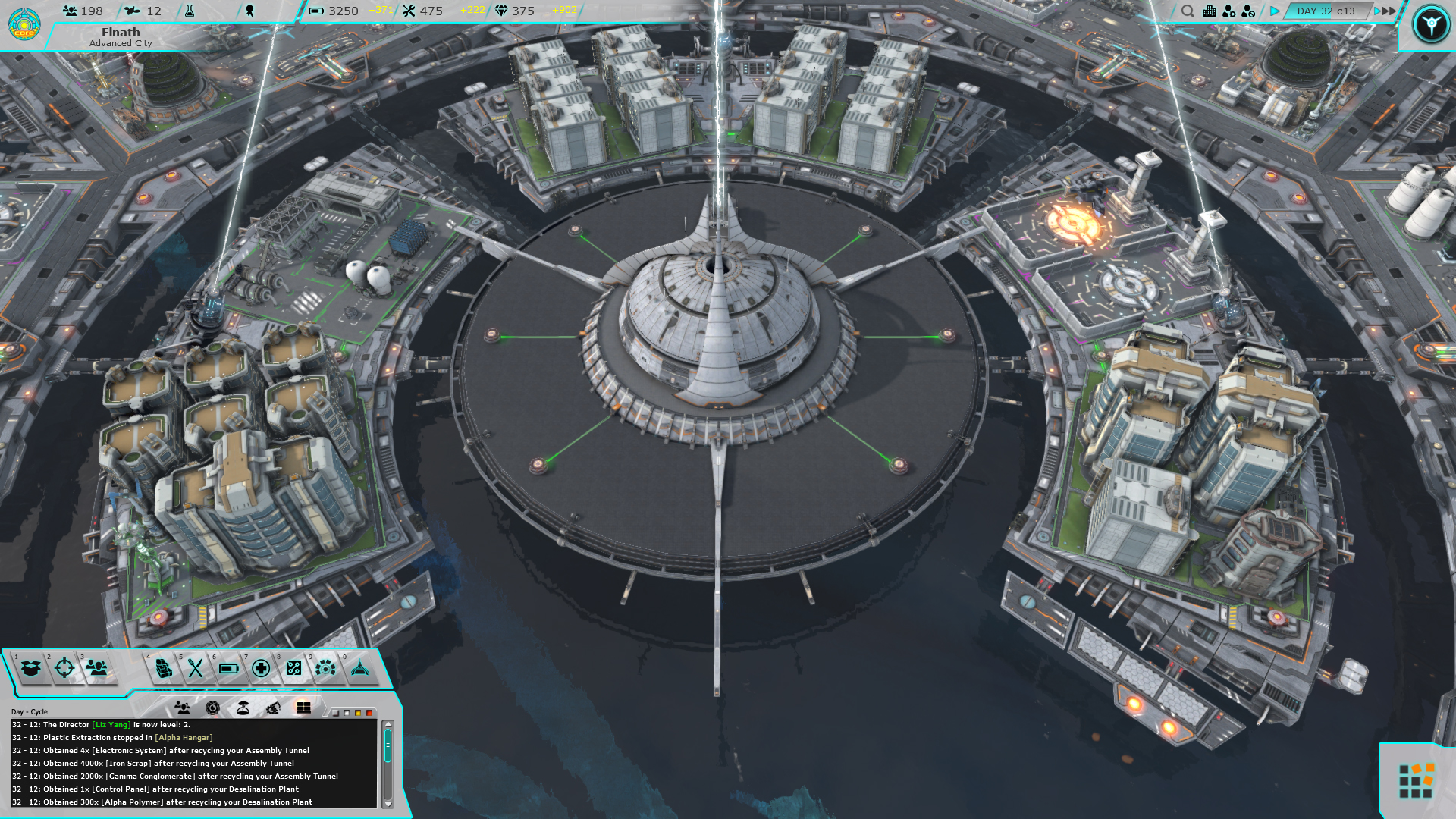Open the targeting crosshair tool in hotbar slot 2
Screen dimensions: 1456x819
tap(64, 668)
